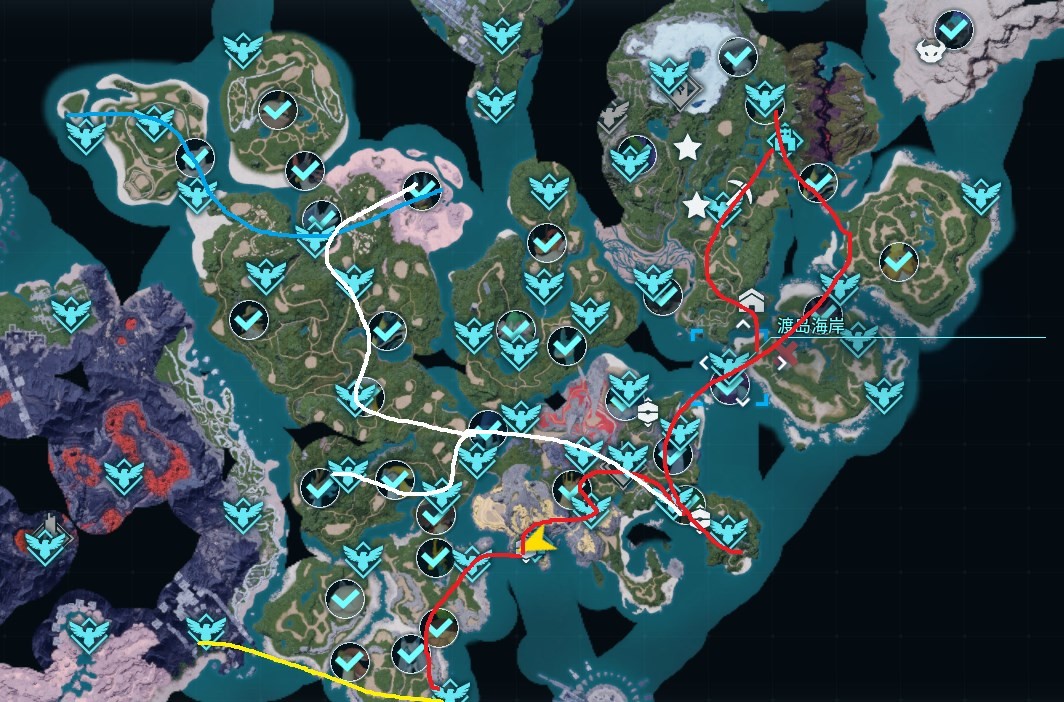Click the white star nearest the crescent icon
Image resolution: width=1064 pixels, height=702 pixels.
[695, 206]
